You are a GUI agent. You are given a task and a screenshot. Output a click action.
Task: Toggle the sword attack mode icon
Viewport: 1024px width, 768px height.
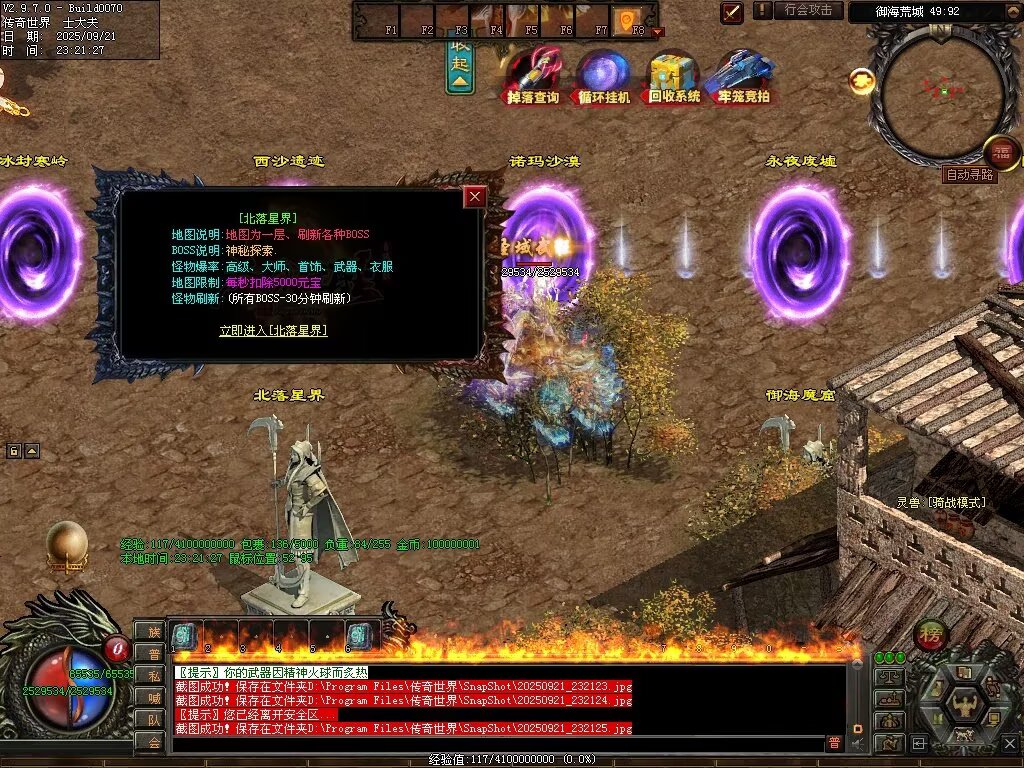[x=732, y=12]
